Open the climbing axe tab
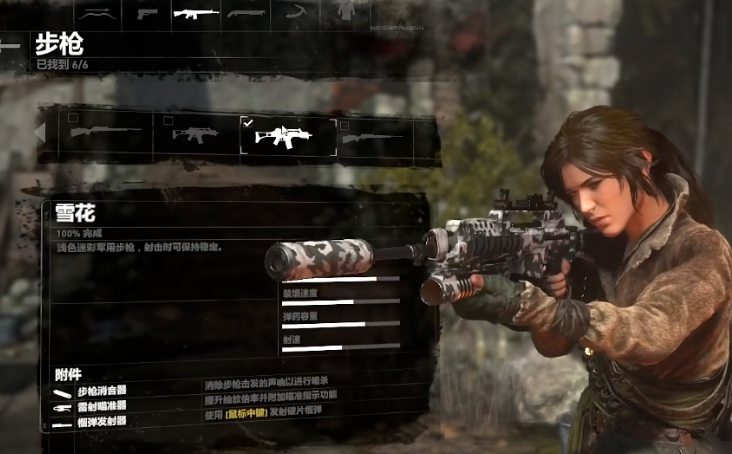Viewport: 732px width, 454px height. (297, 13)
